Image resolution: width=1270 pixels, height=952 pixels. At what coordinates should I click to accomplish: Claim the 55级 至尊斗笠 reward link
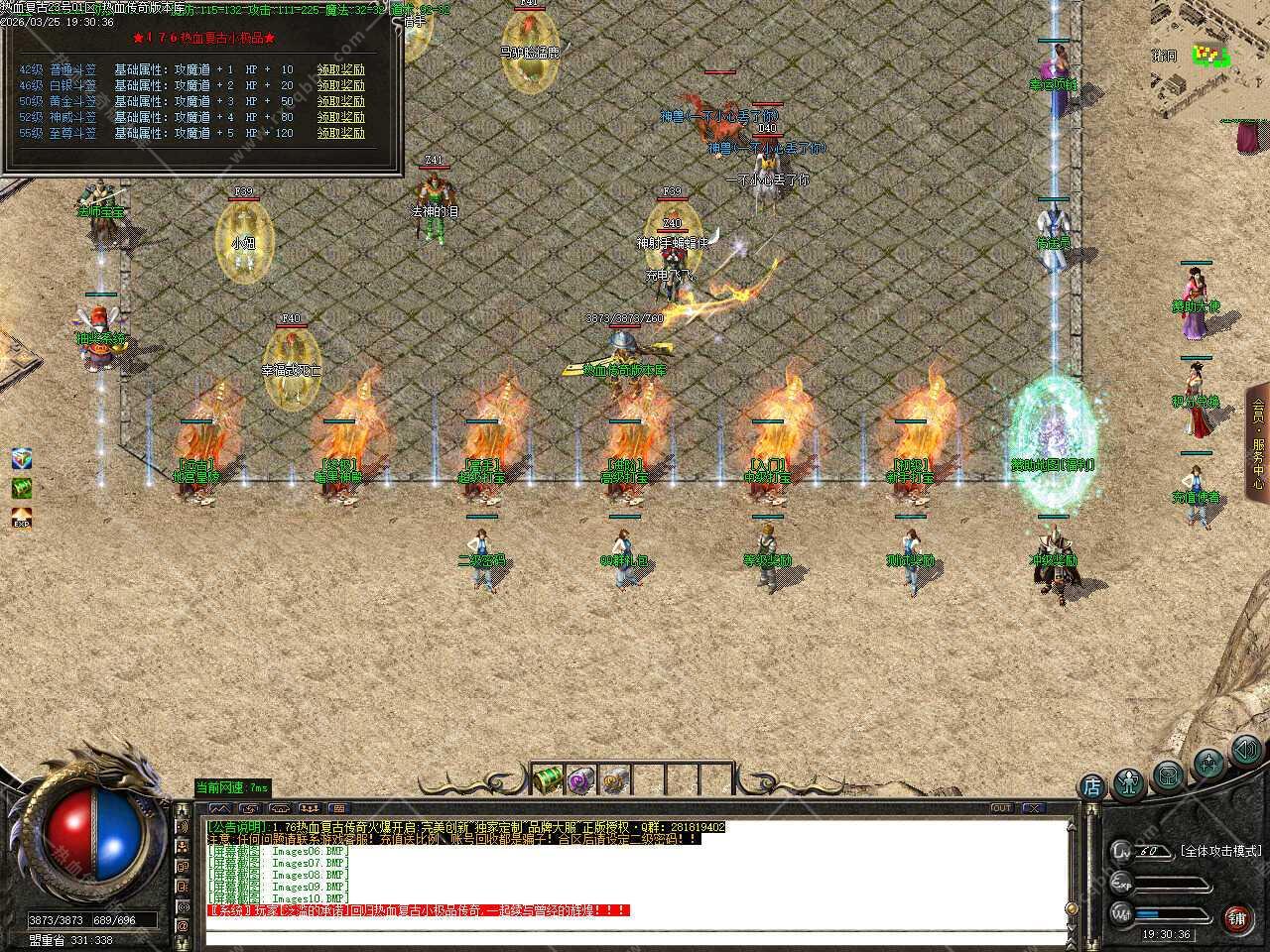coord(340,133)
